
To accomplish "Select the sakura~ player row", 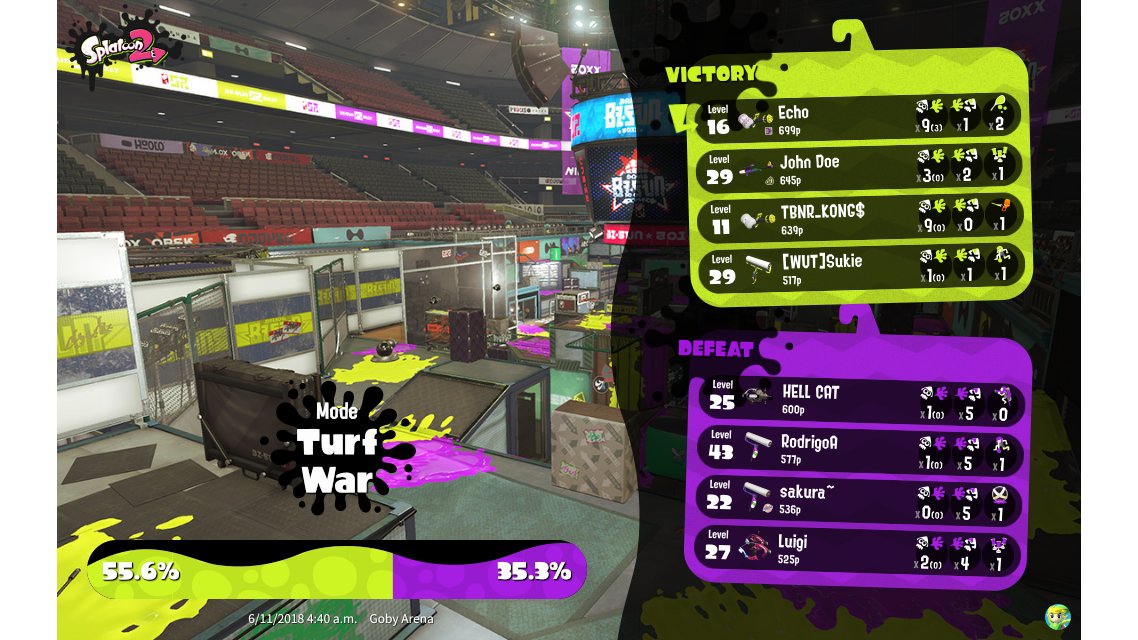I will pos(860,500).
